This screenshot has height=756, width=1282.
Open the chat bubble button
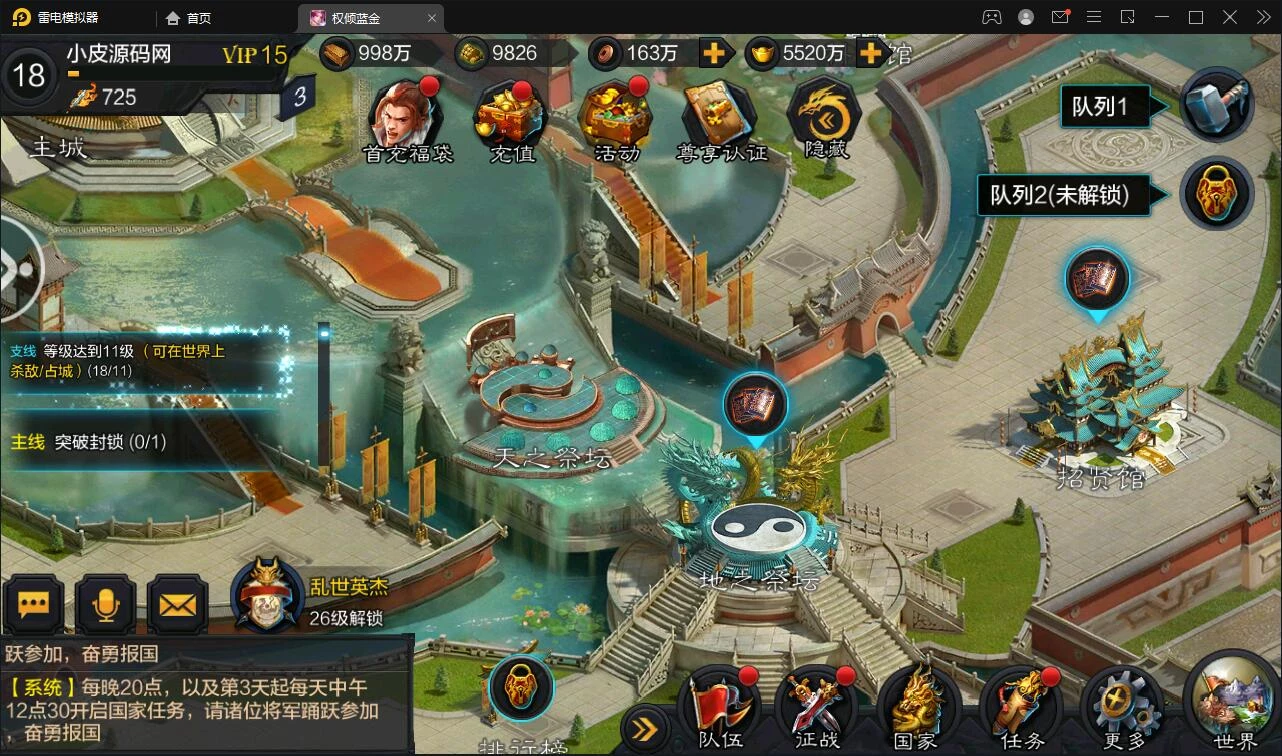pos(34,604)
